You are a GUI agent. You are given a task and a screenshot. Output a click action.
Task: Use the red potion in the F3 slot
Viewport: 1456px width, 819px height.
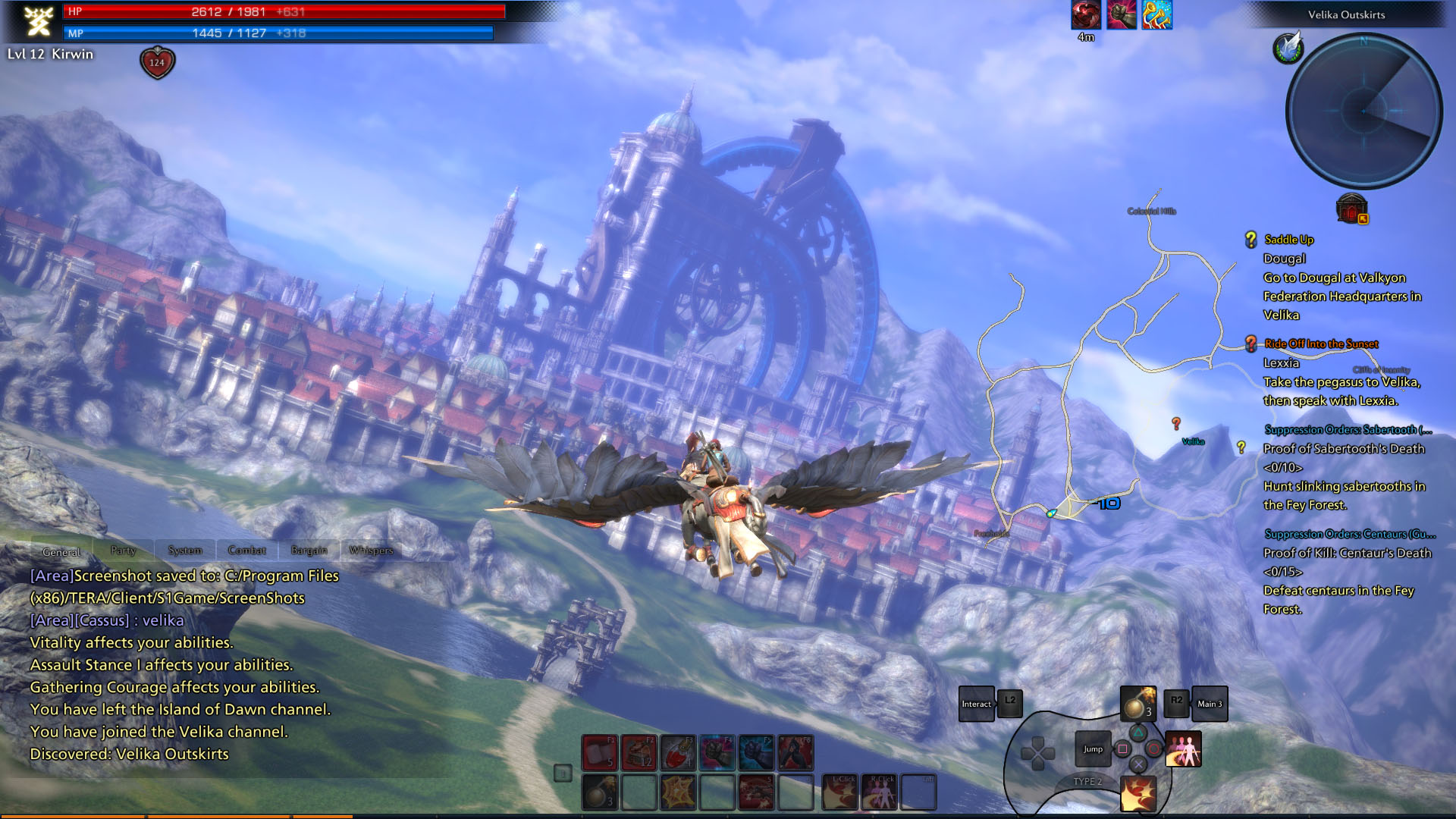[x=678, y=752]
